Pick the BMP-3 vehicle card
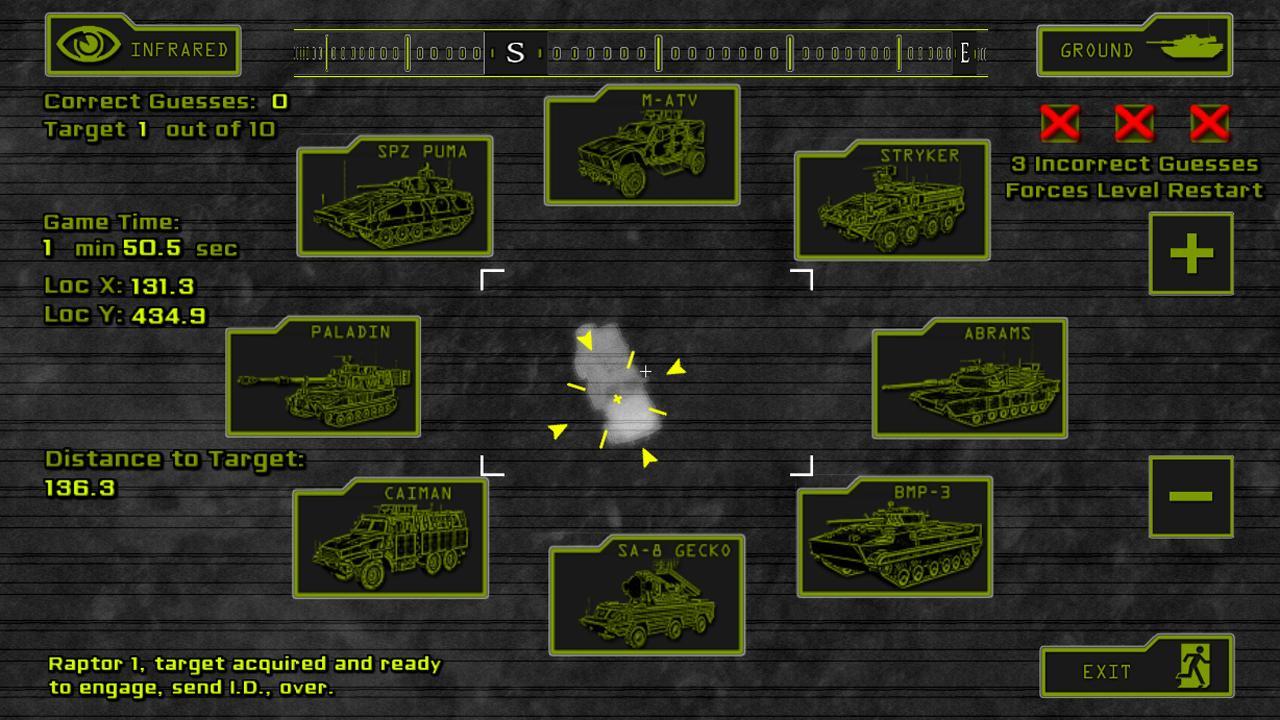This screenshot has width=1280, height=720. coord(895,537)
